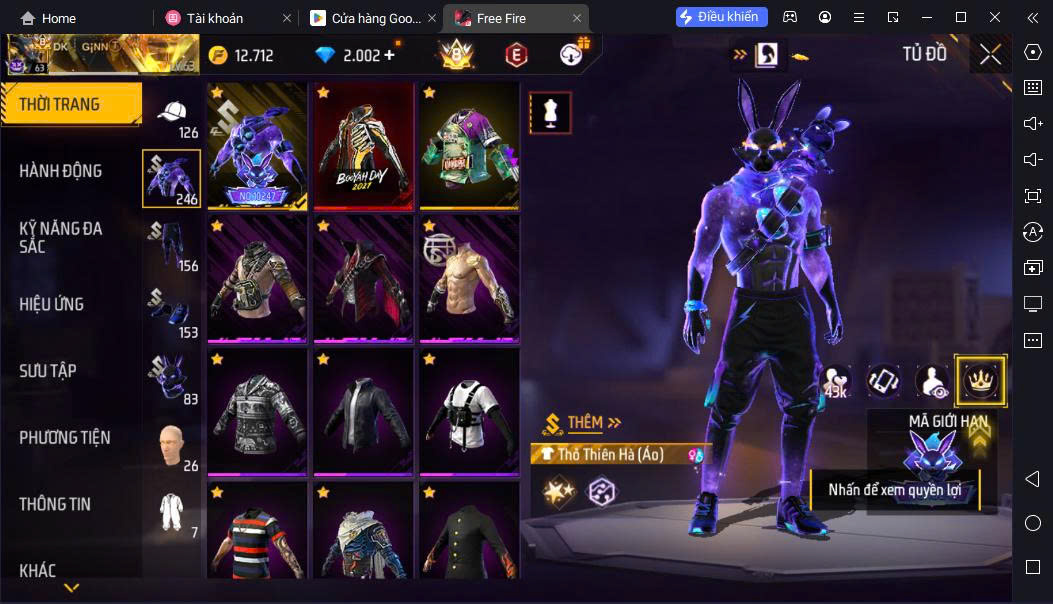
Task: Open the bald head face category
Action: coord(172,446)
